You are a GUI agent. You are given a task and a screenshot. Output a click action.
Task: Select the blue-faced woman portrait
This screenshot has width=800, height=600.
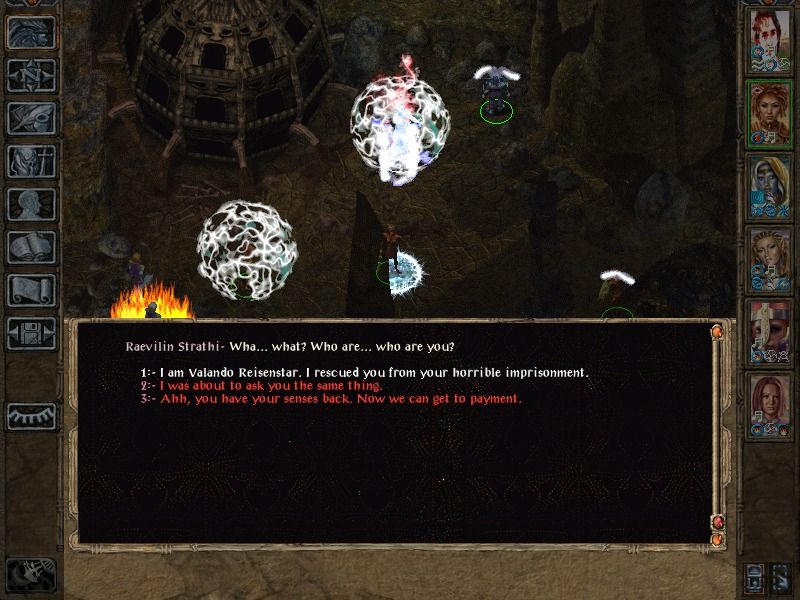[x=770, y=186]
